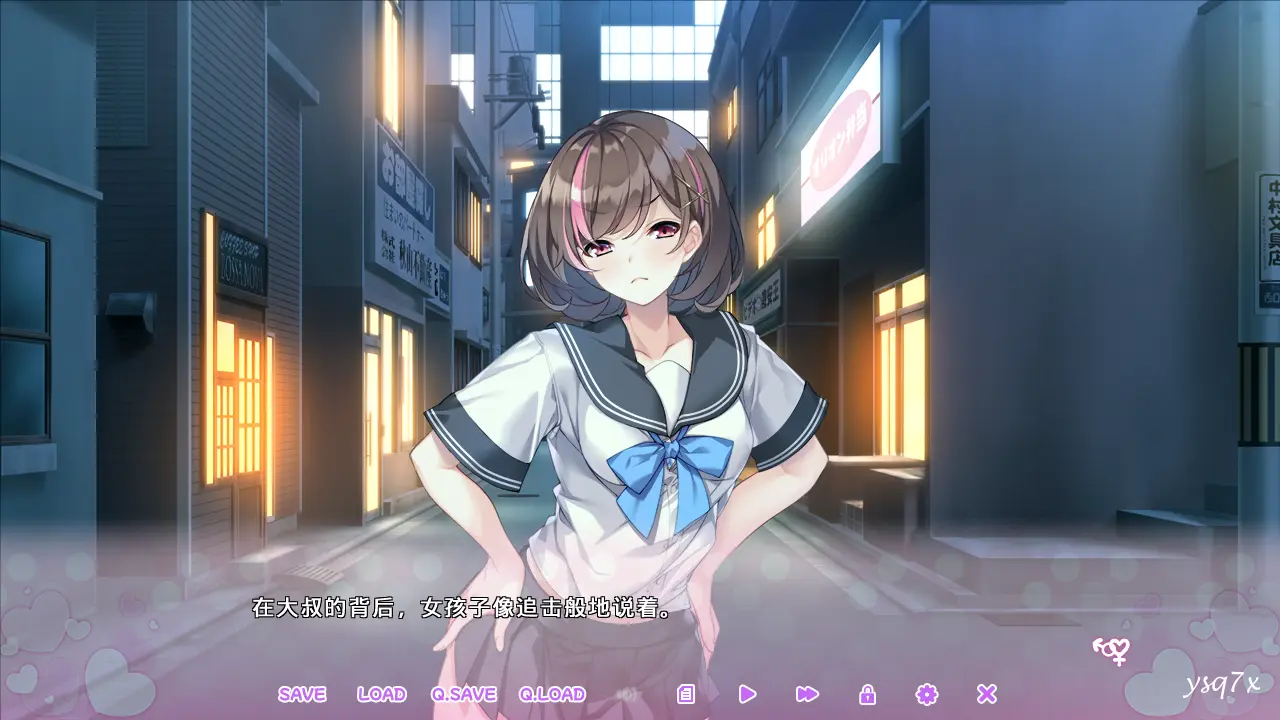Image resolution: width=1280 pixels, height=720 pixels.
Task: Toggle the padlock icon
Action: pos(867,694)
